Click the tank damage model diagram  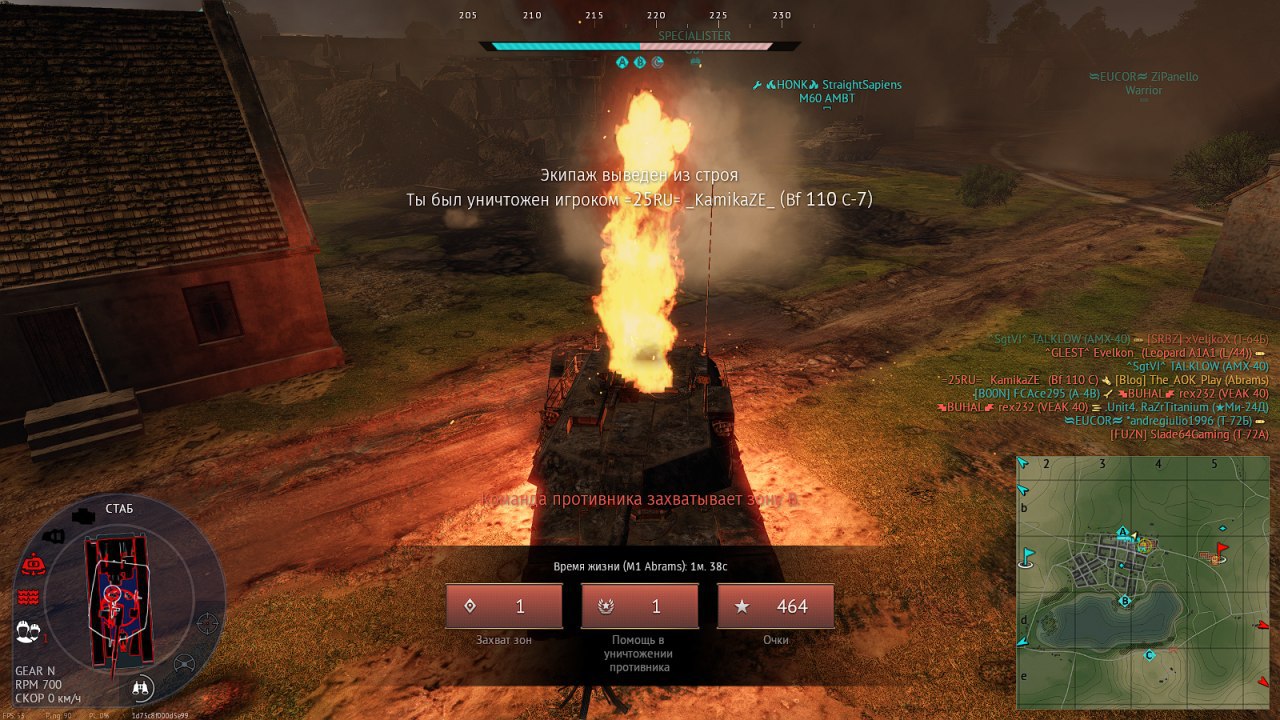[119, 600]
